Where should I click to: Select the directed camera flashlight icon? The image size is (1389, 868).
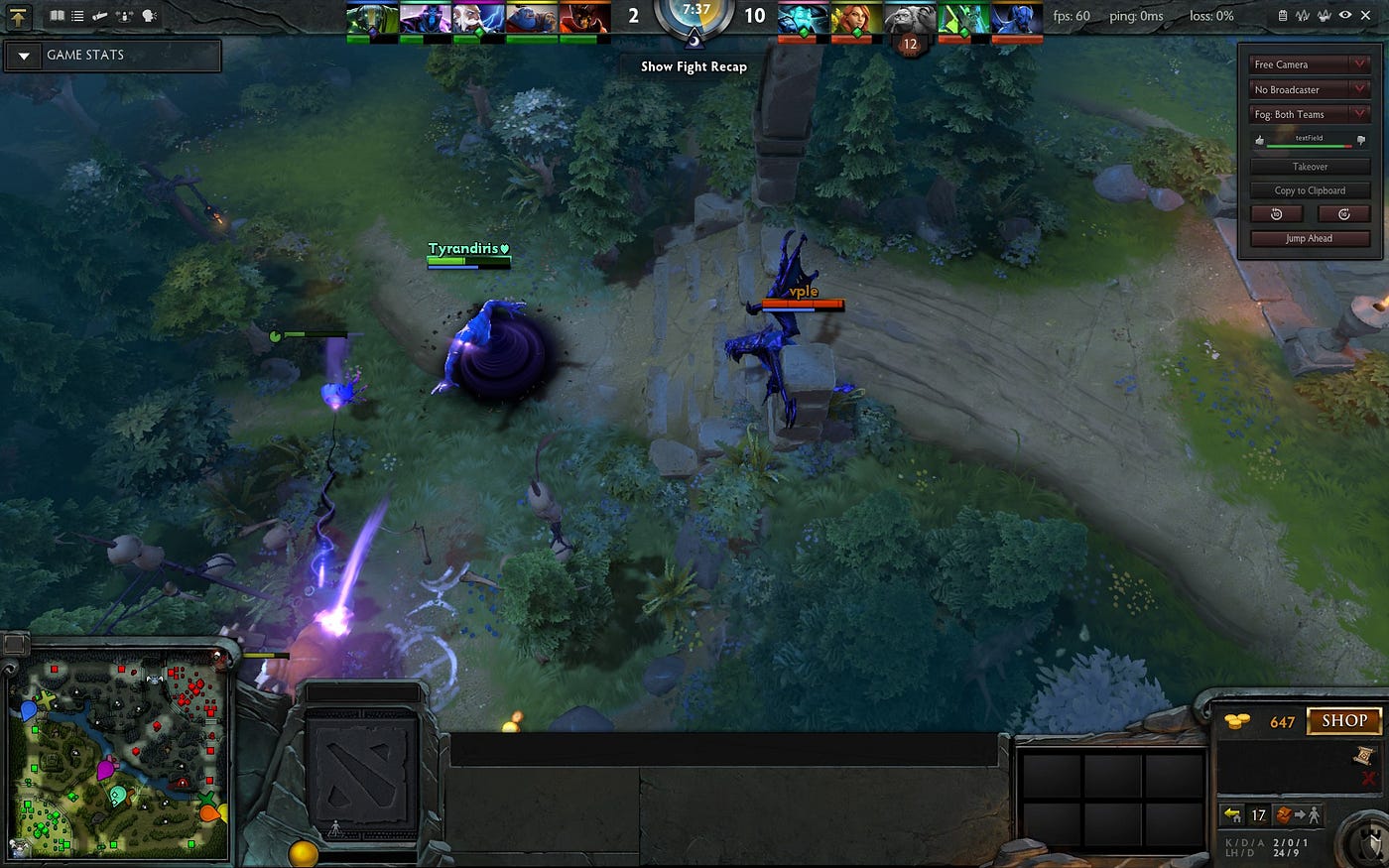pos(99,15)
